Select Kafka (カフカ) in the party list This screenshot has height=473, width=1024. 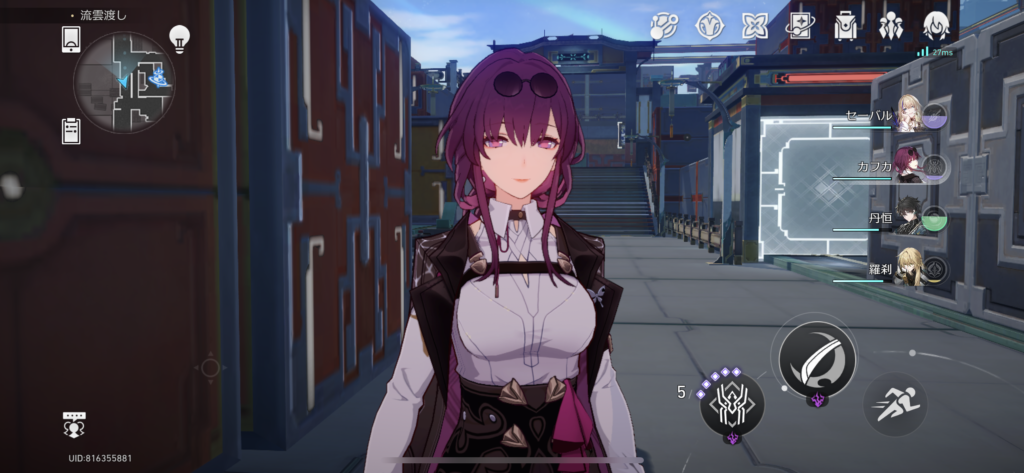910,165
